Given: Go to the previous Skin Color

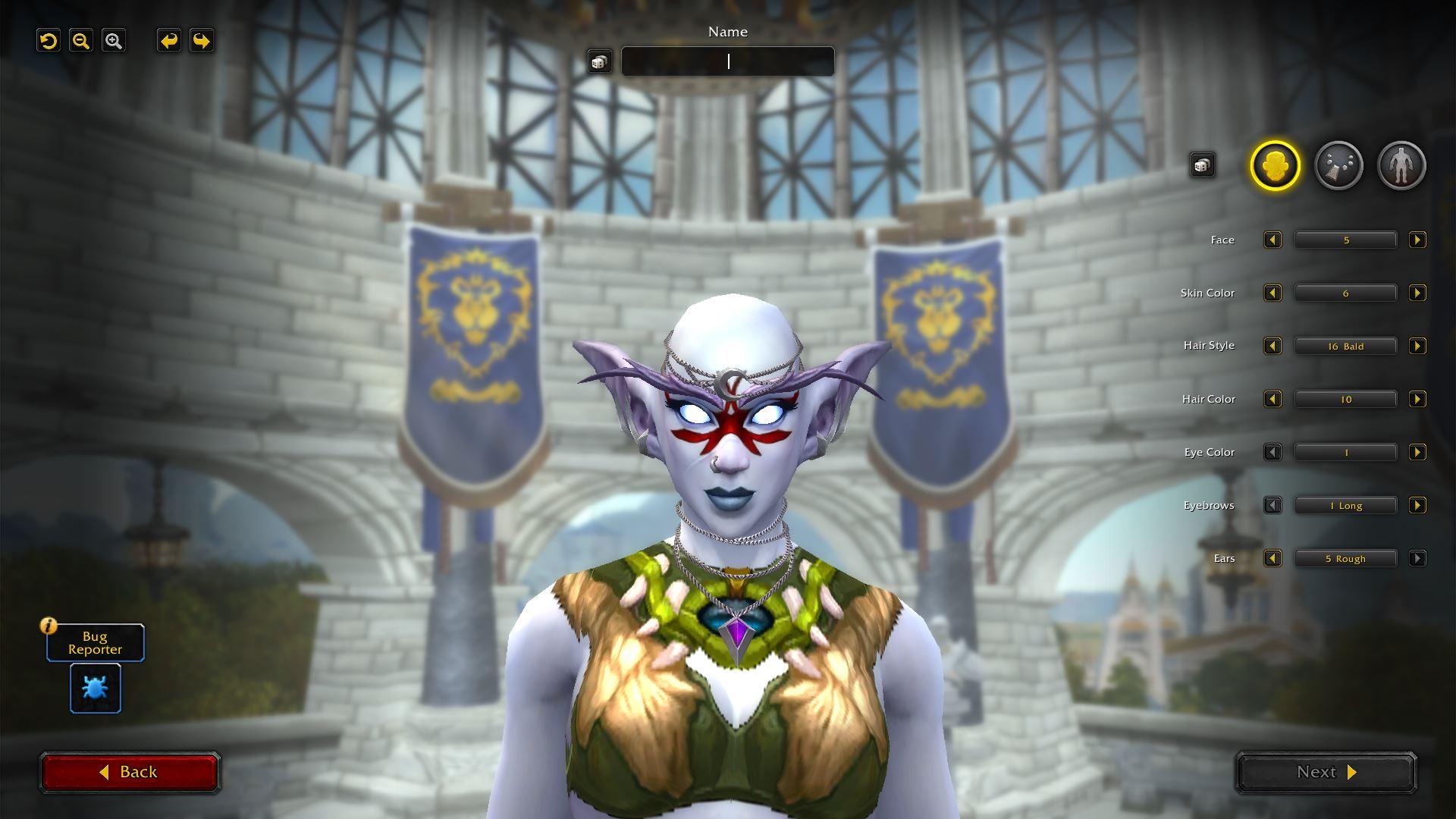Looking at the screenshot, I should (1272, 293).
